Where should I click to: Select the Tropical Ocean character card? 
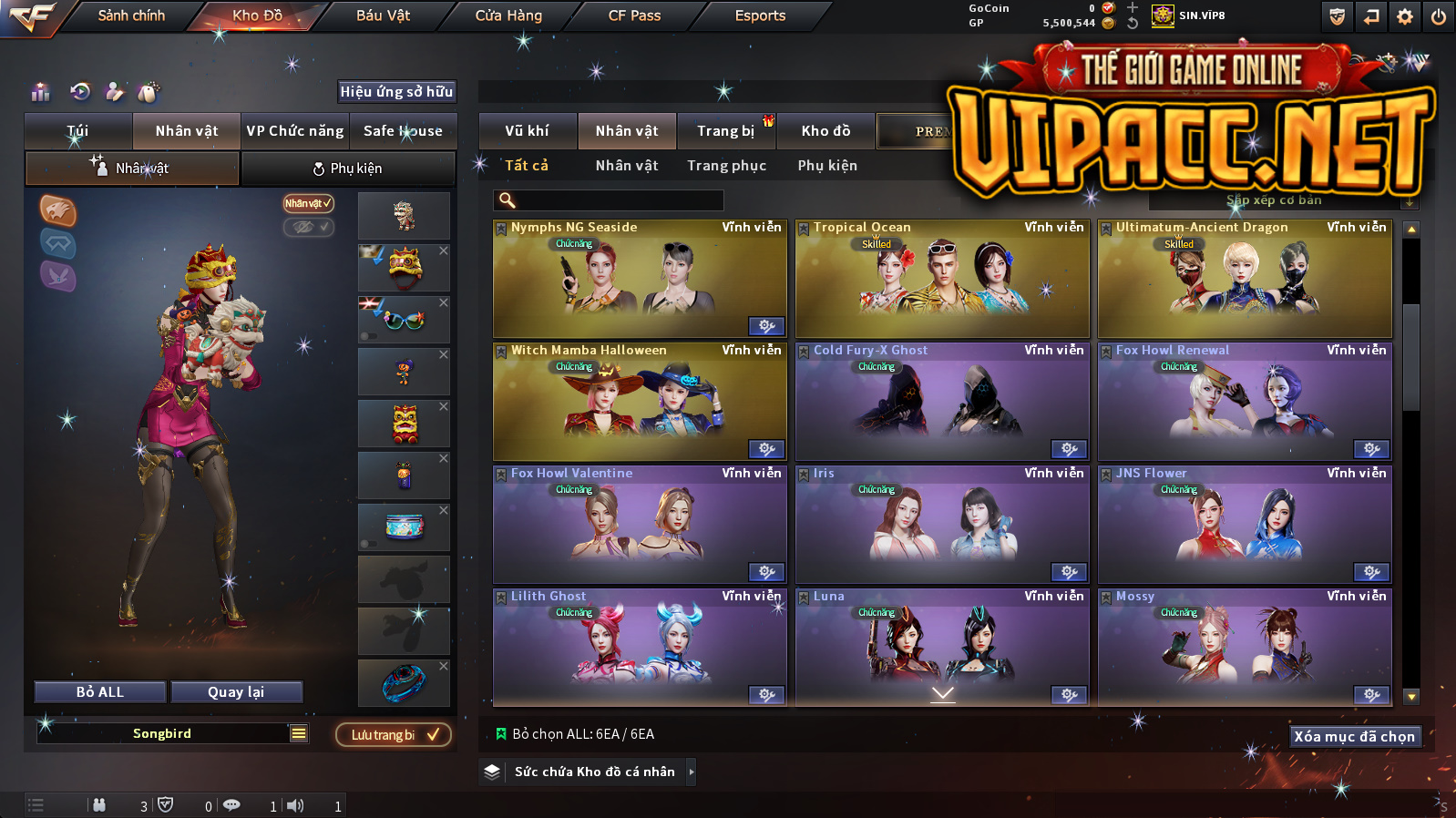tap(942, 279)
